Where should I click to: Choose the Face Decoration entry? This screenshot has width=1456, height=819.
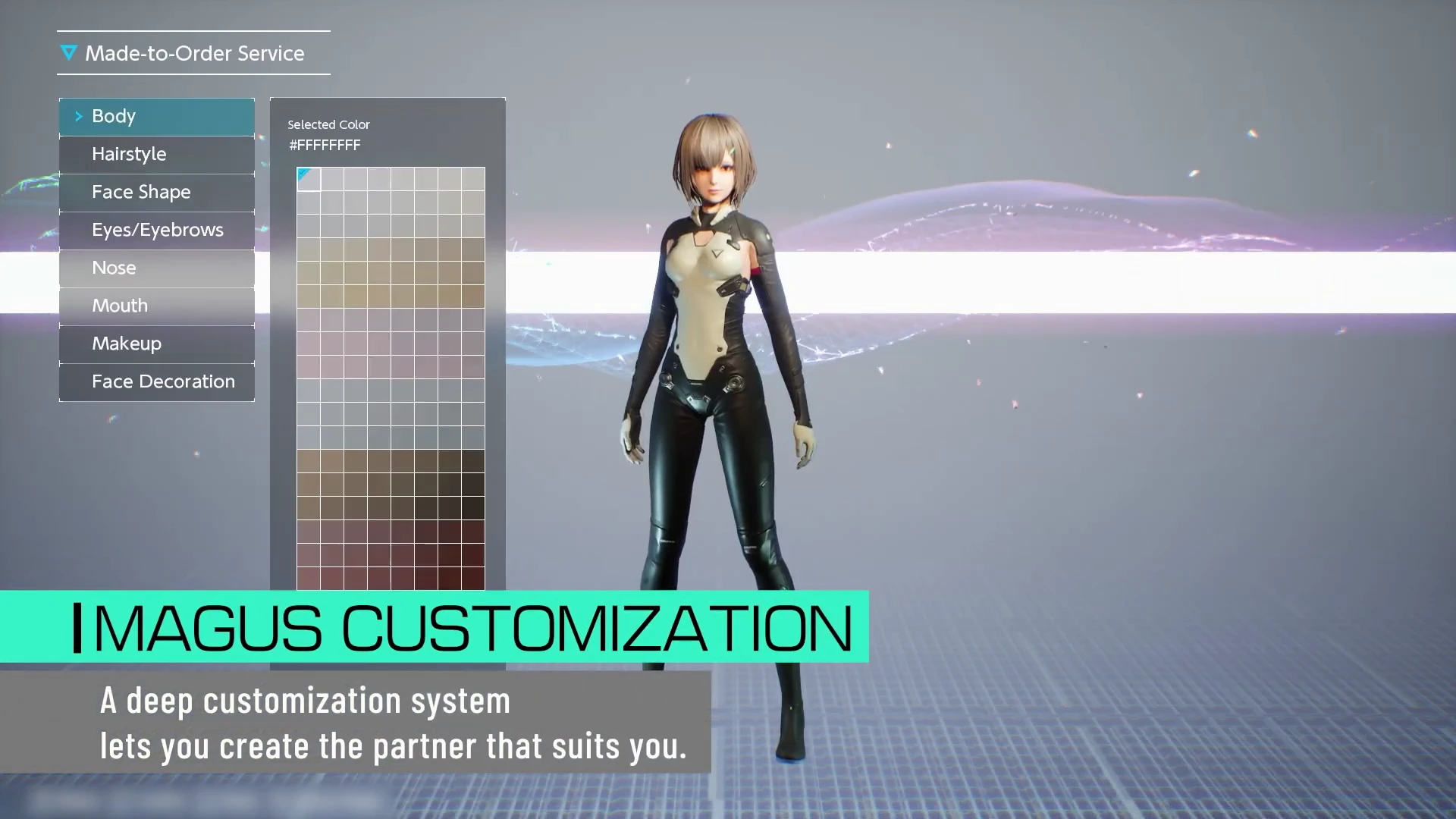[x=157, y=382]
